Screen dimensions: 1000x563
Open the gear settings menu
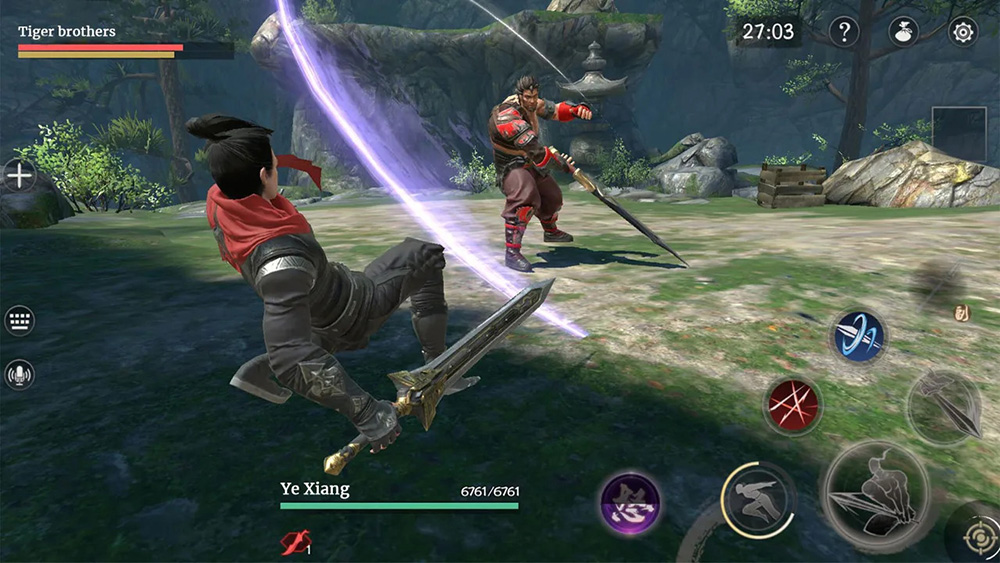tap(963, 32)
